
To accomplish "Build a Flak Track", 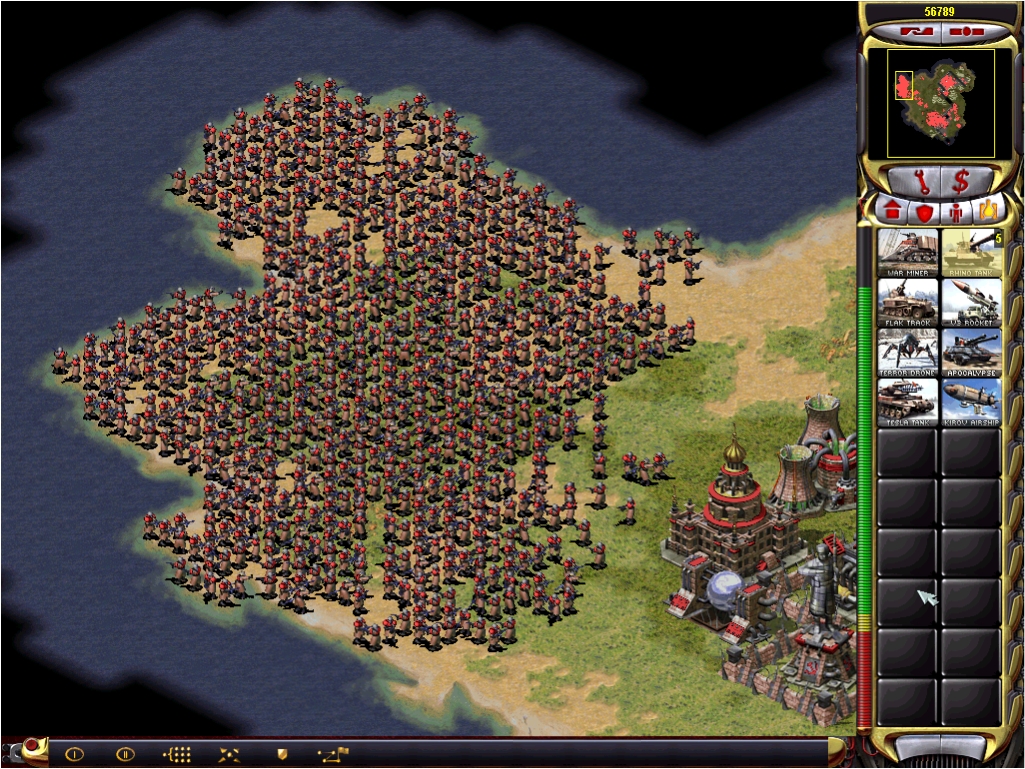I will click(908, 303).
